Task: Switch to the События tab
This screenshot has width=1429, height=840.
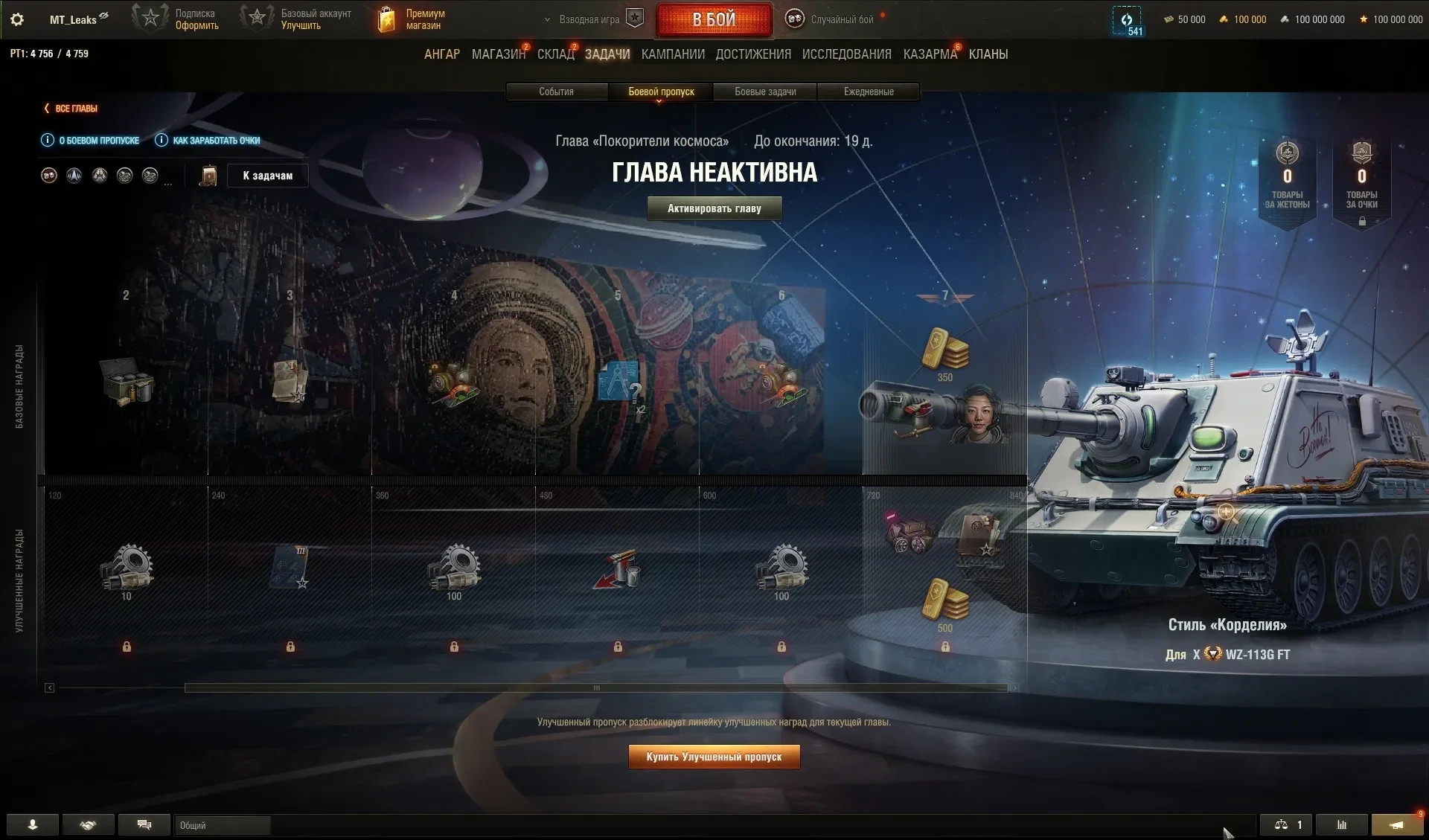Action: click(x=556, y=92)
